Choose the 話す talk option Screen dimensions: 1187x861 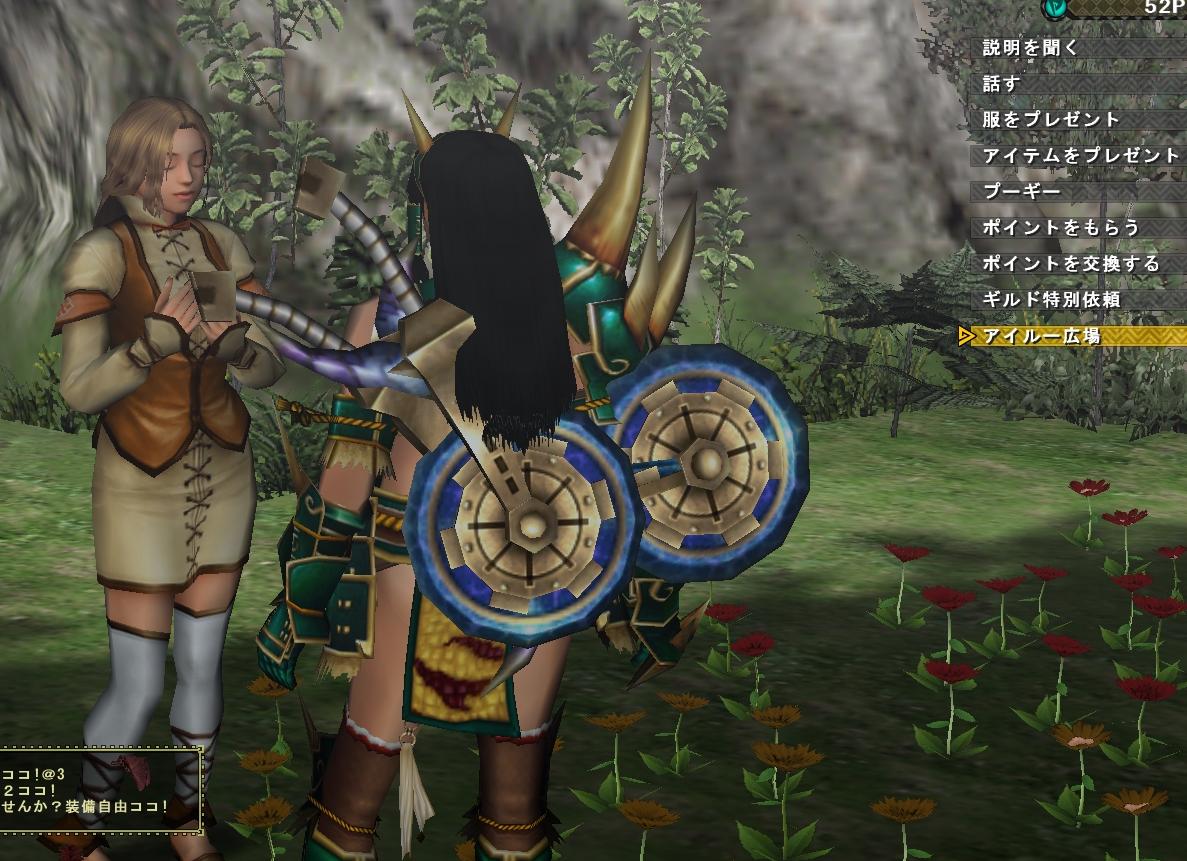coord(1002,83)
